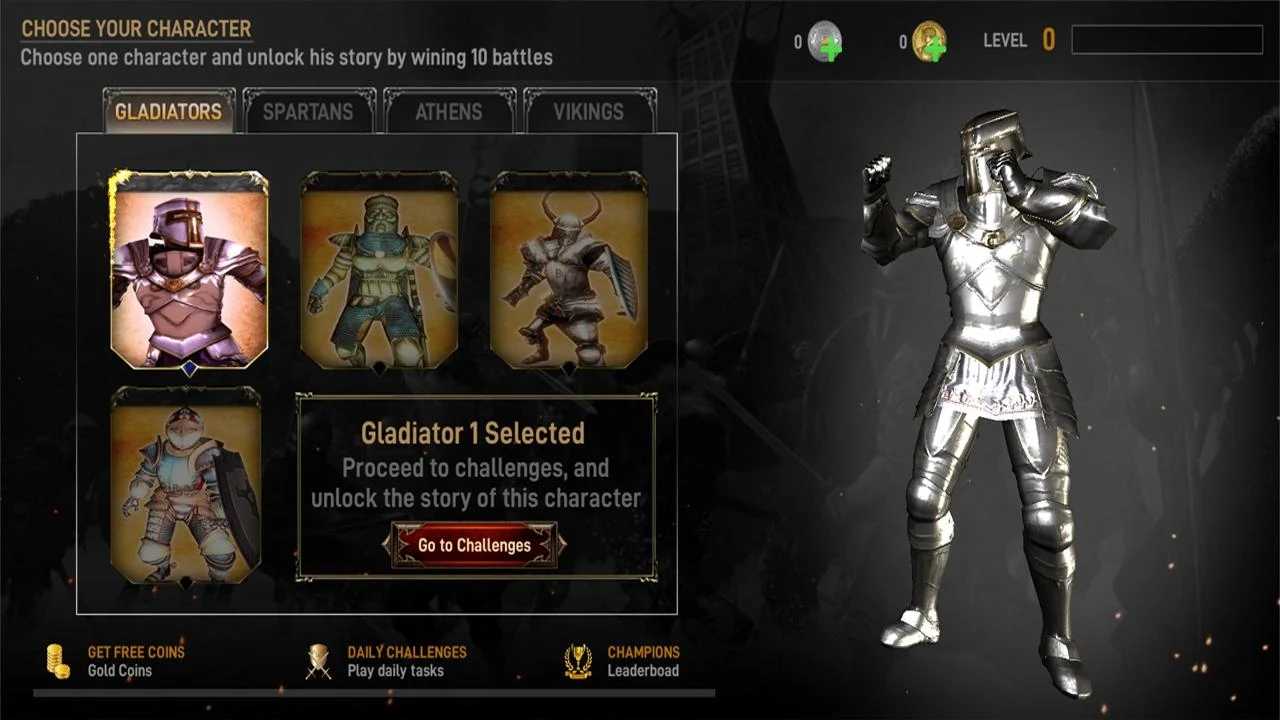Switch to the Gladiators tab

[168, 111]
